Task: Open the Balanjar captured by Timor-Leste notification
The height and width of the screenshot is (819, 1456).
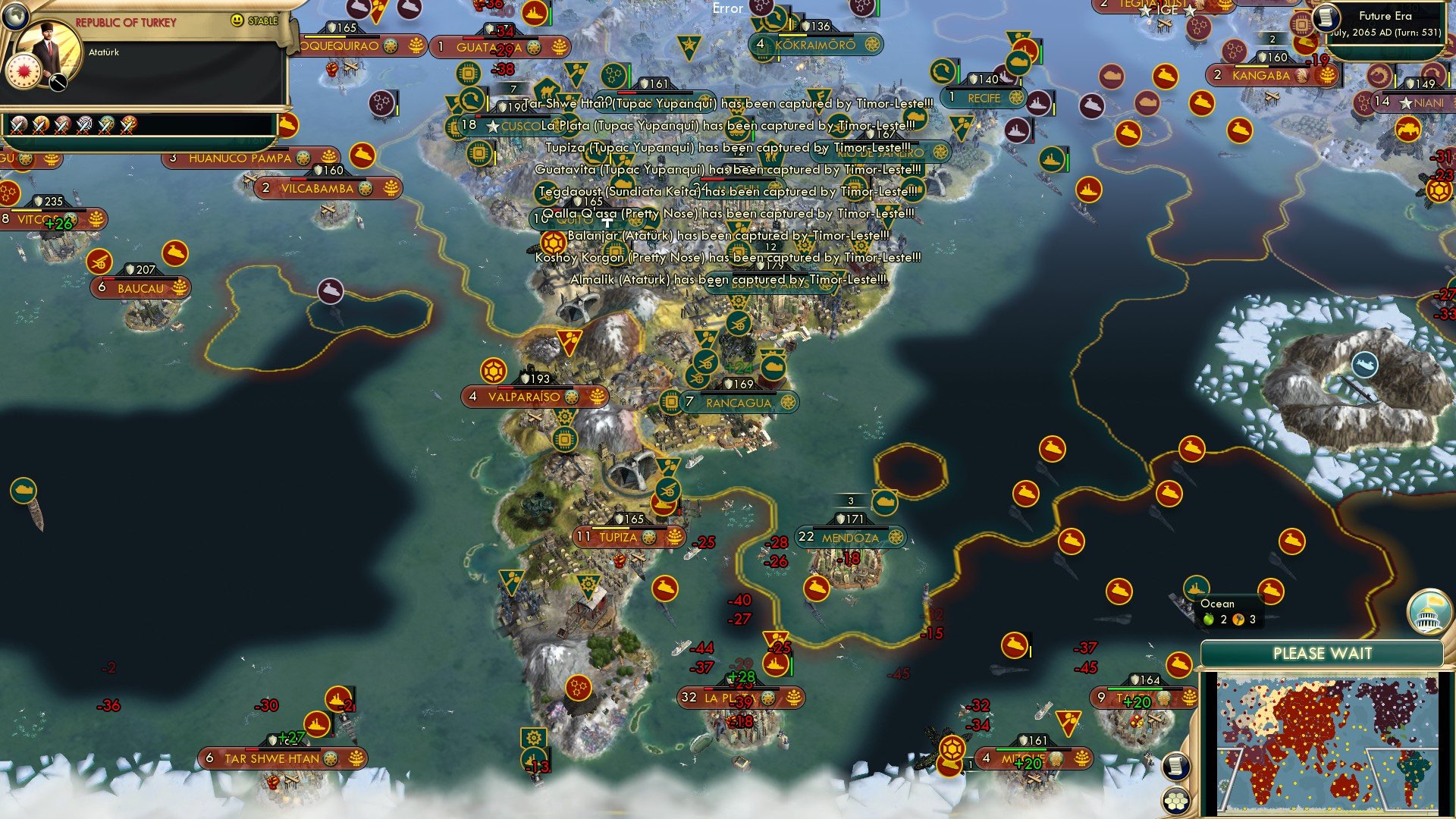Action: (728, 237)
